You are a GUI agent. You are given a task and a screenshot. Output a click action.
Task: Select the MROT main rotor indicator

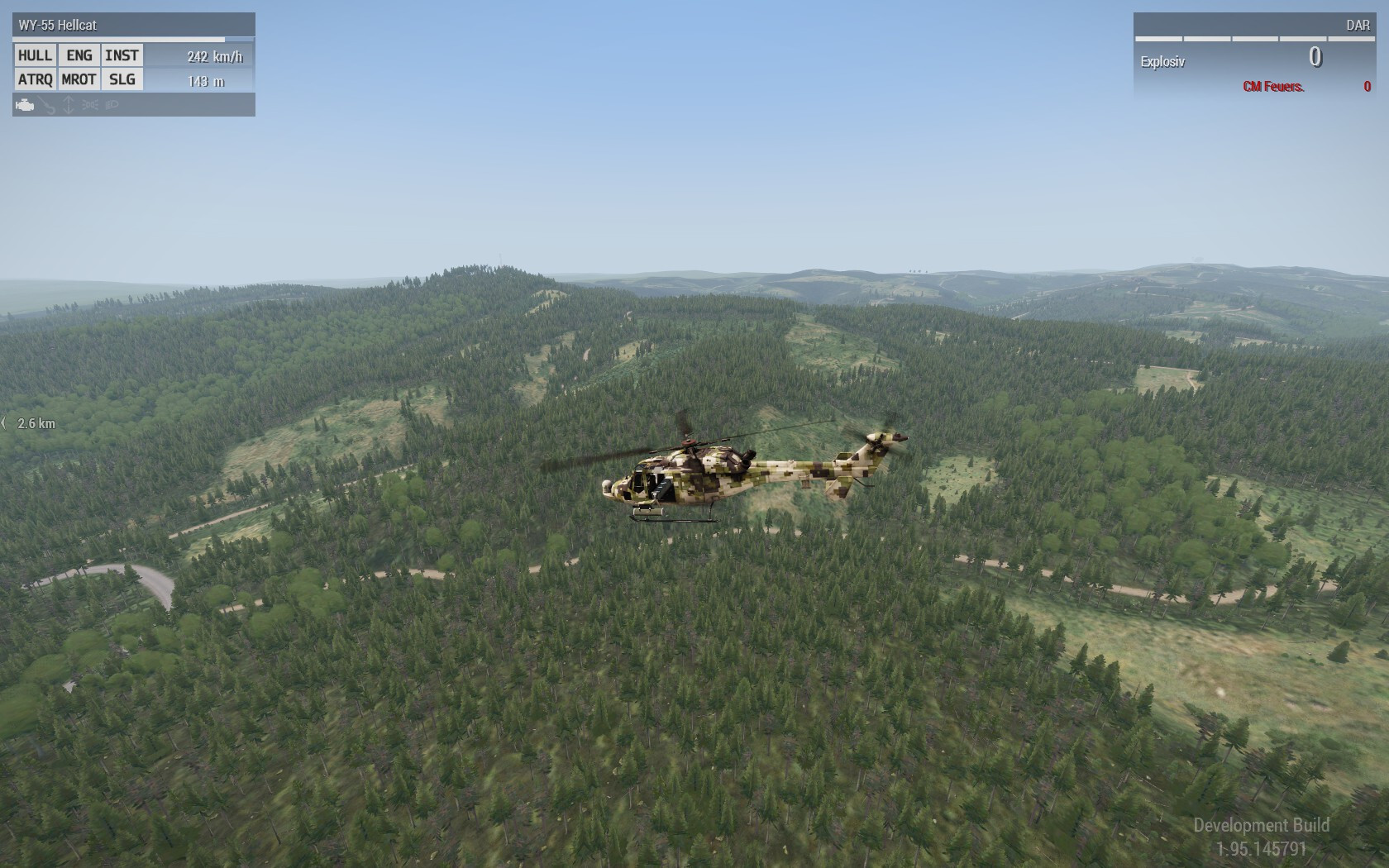click(79, 79)
